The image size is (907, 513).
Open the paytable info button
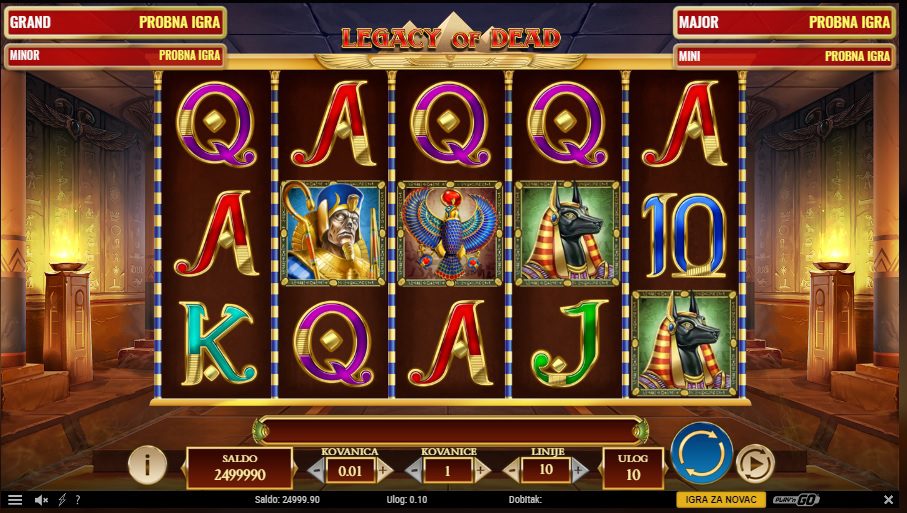click(x=147, y=463)
